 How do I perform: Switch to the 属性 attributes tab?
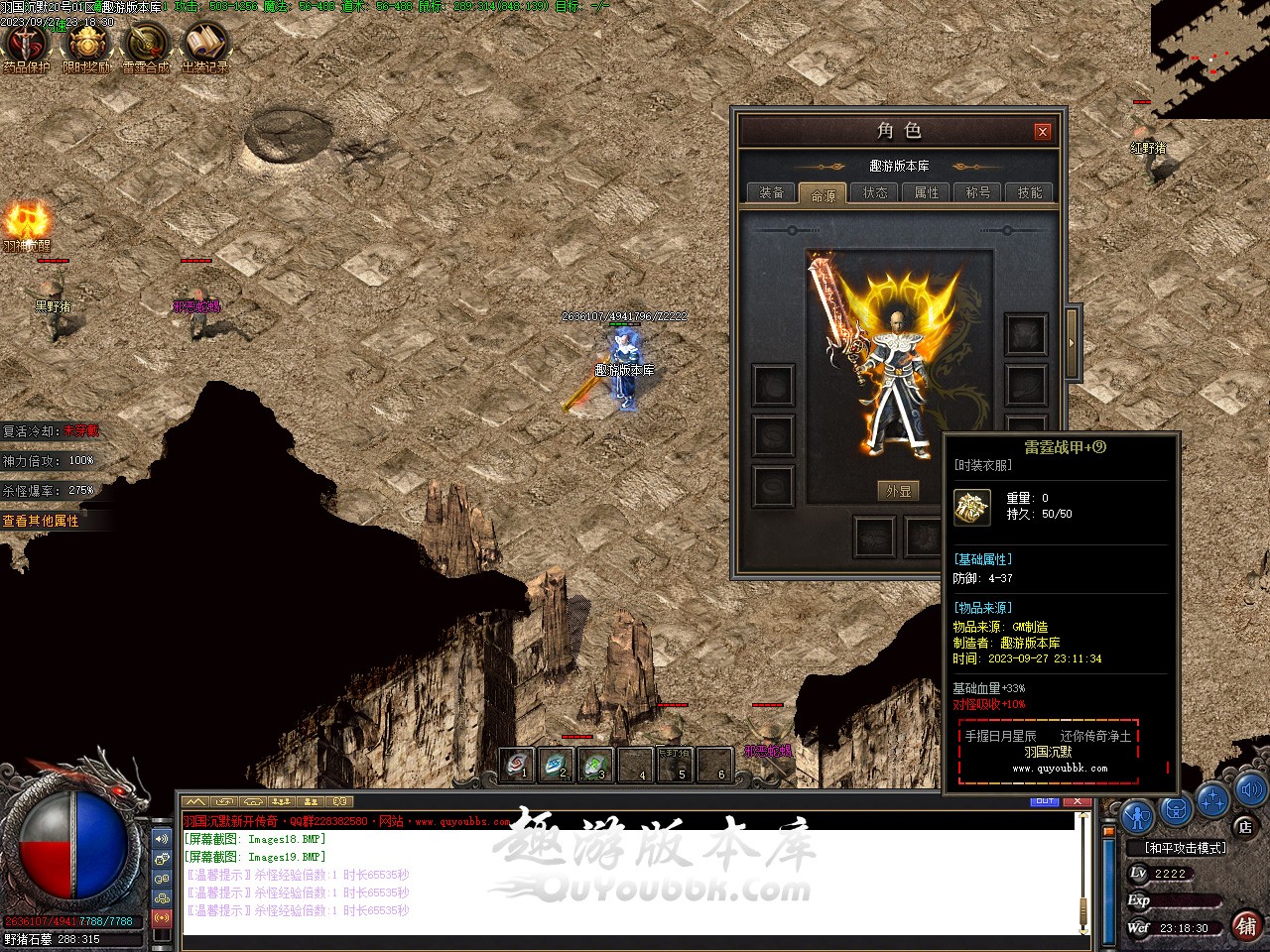[927, 192]
